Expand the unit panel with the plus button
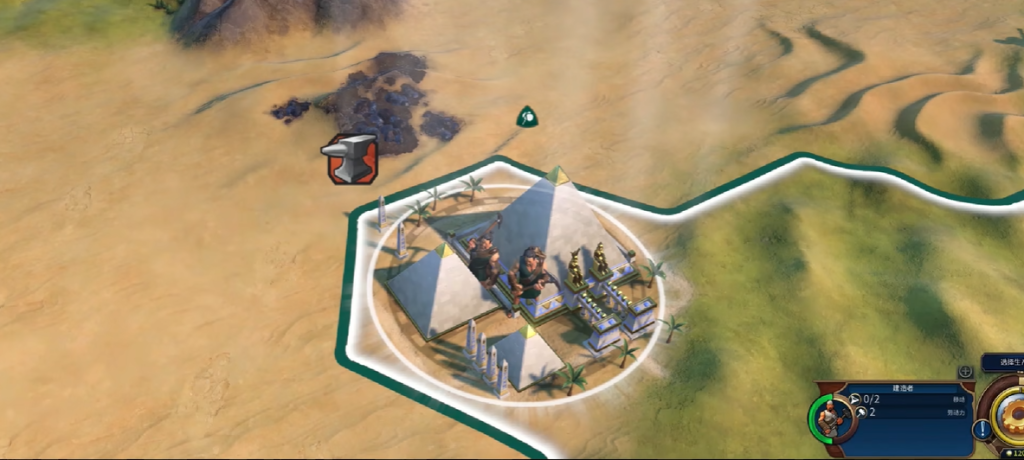 pos(965,372)
